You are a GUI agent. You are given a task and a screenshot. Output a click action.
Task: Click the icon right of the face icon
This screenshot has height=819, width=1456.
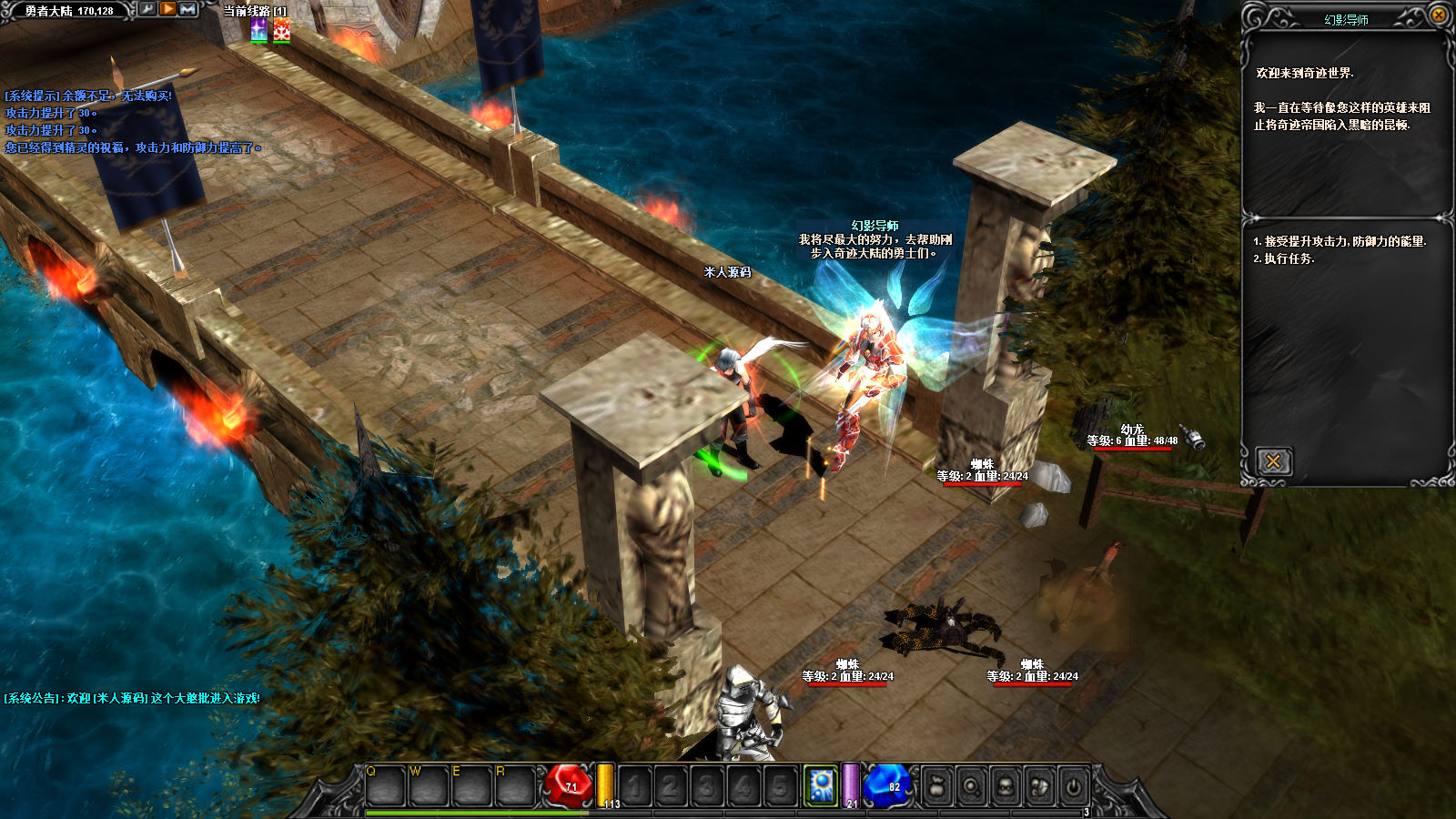[1039, 786]
